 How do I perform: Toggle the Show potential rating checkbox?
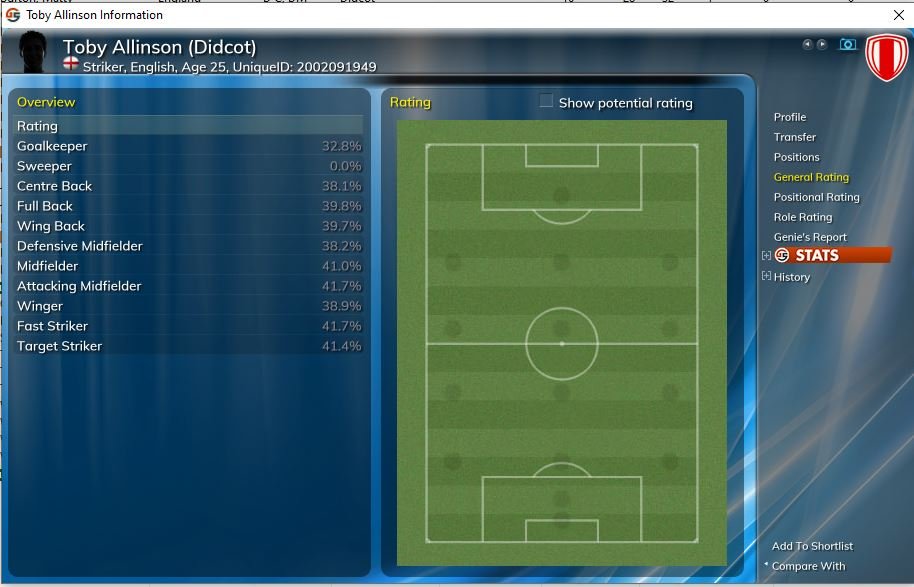point(546,101)
